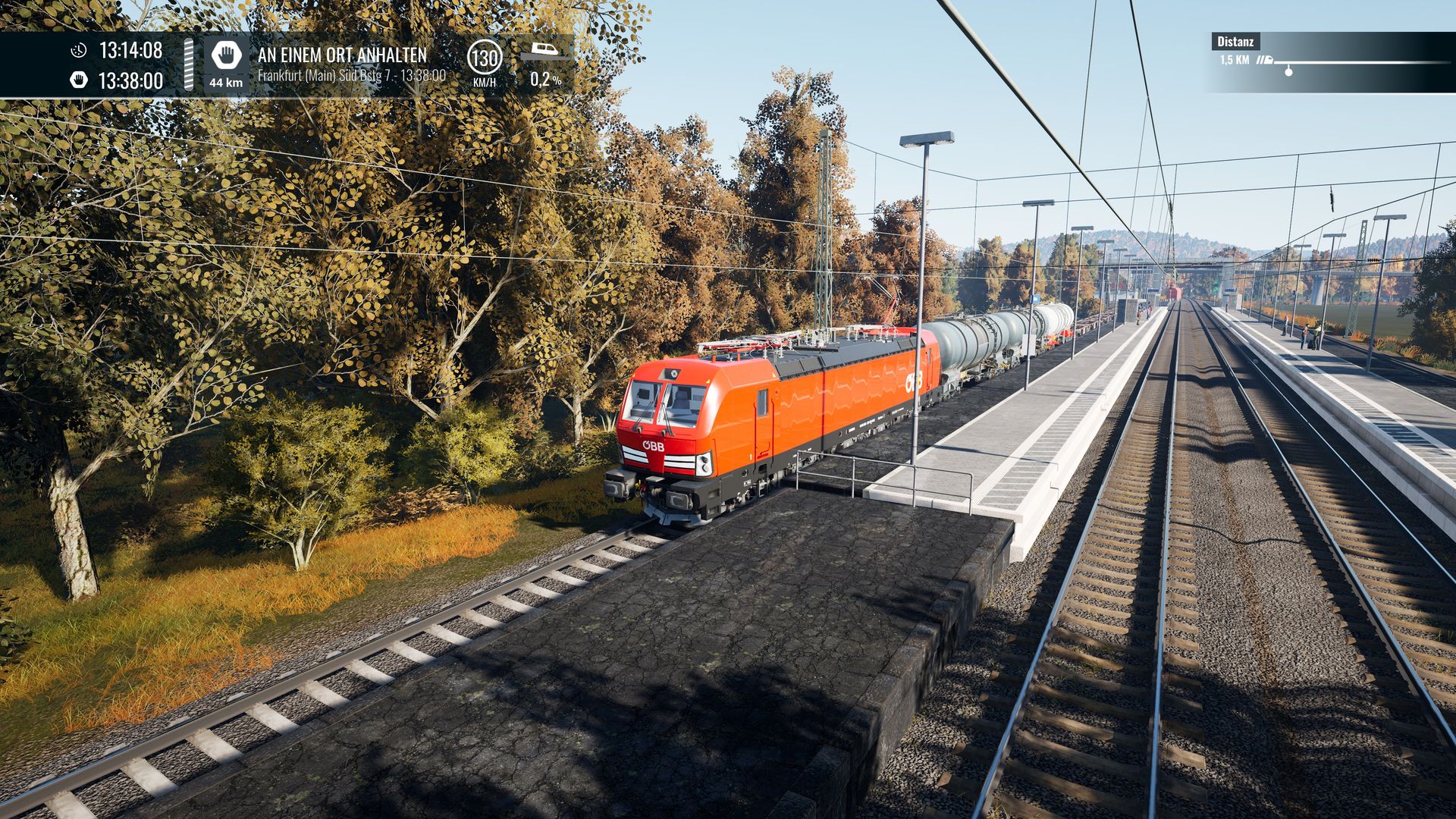Select the 'An einem Ort anhalten' objective
The width and height of the screenshot is (1456, 819).
tap(342, 55)
